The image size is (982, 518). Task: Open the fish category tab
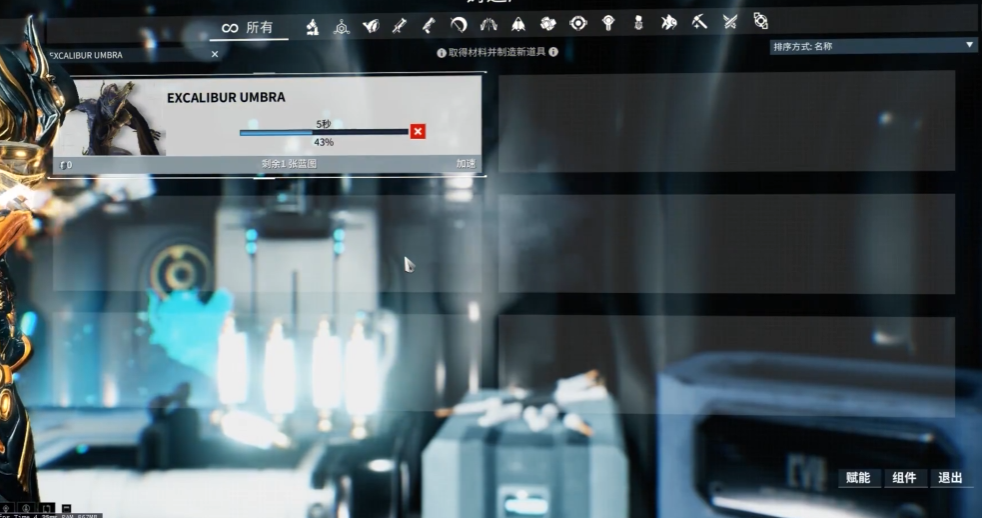[669, 22]
